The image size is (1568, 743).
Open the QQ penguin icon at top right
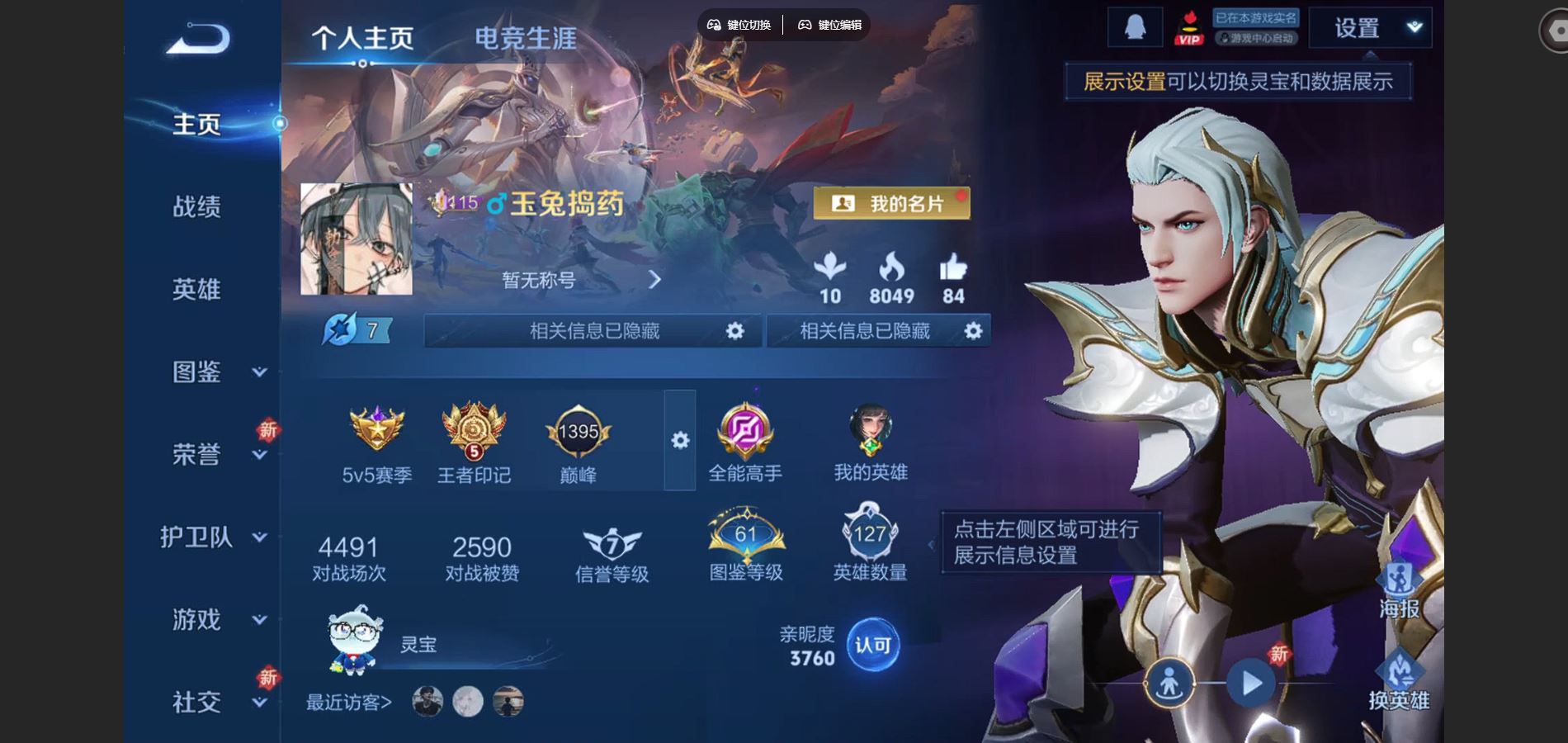1134,27
